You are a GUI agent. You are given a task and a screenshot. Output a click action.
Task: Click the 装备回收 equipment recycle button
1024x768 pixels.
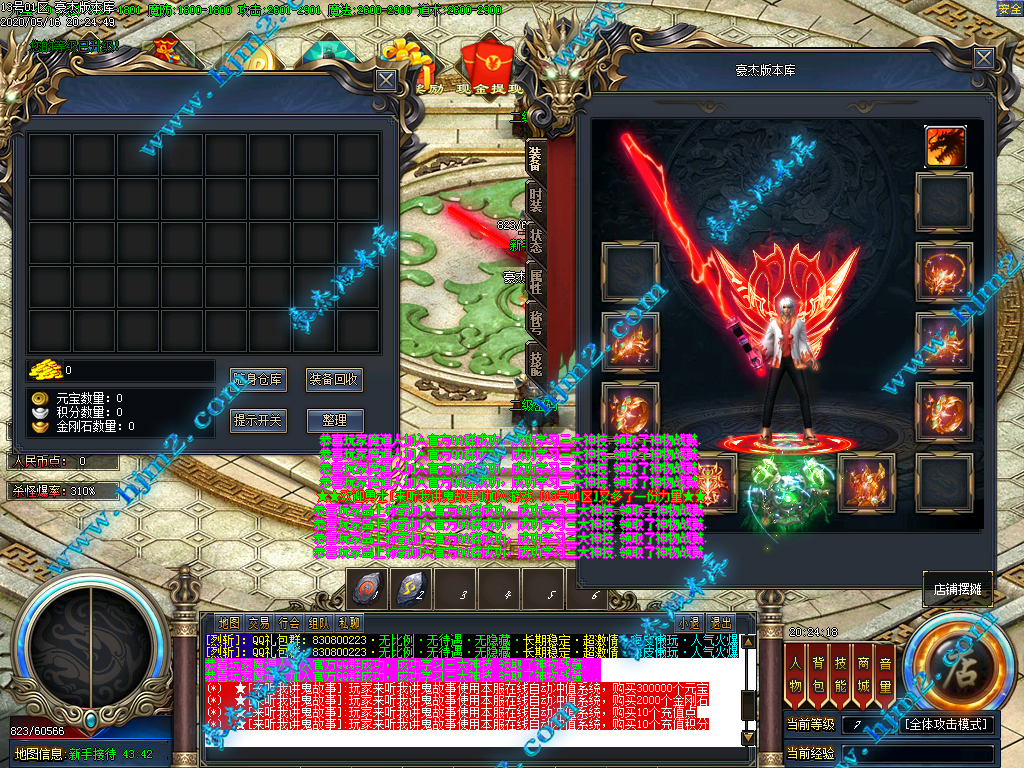[334, 380]
